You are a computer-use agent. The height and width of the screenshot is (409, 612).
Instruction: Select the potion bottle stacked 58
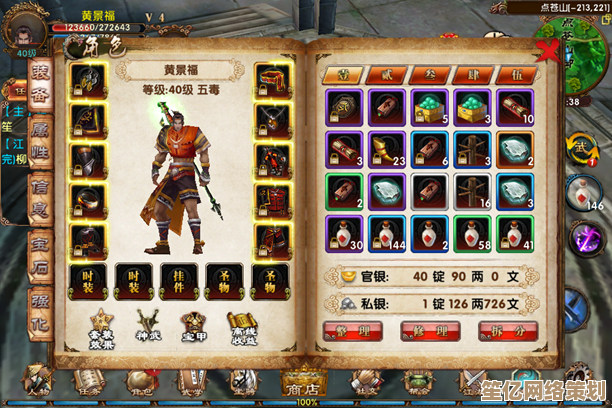pos(471,233)
